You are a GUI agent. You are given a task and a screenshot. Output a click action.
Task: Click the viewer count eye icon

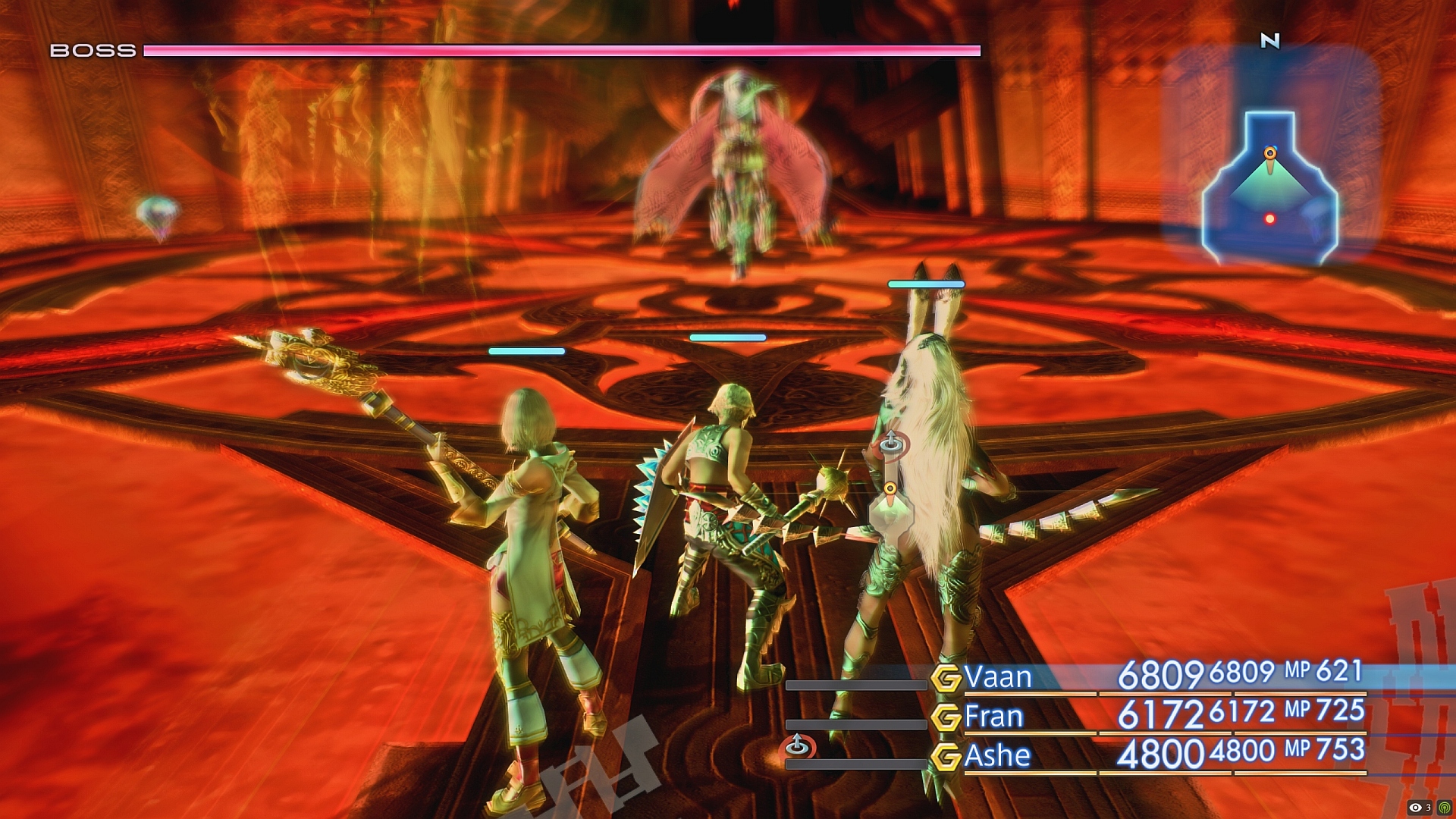pyautogui.click(x=1415, y=808)
